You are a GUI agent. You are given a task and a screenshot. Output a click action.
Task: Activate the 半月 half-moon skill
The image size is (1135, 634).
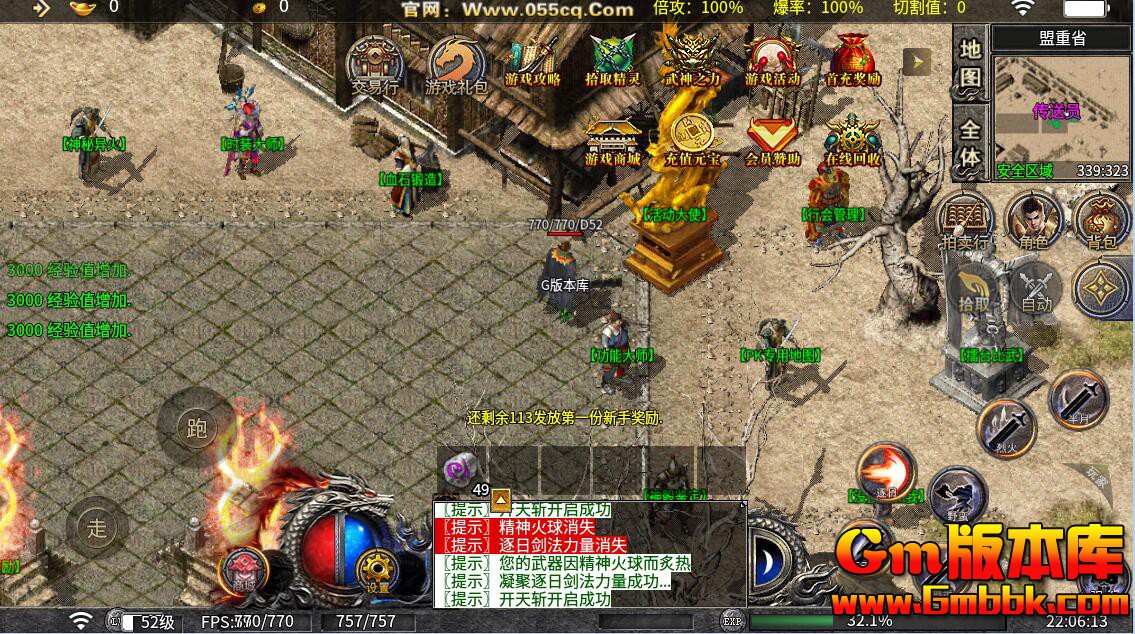coord(1077,399)
